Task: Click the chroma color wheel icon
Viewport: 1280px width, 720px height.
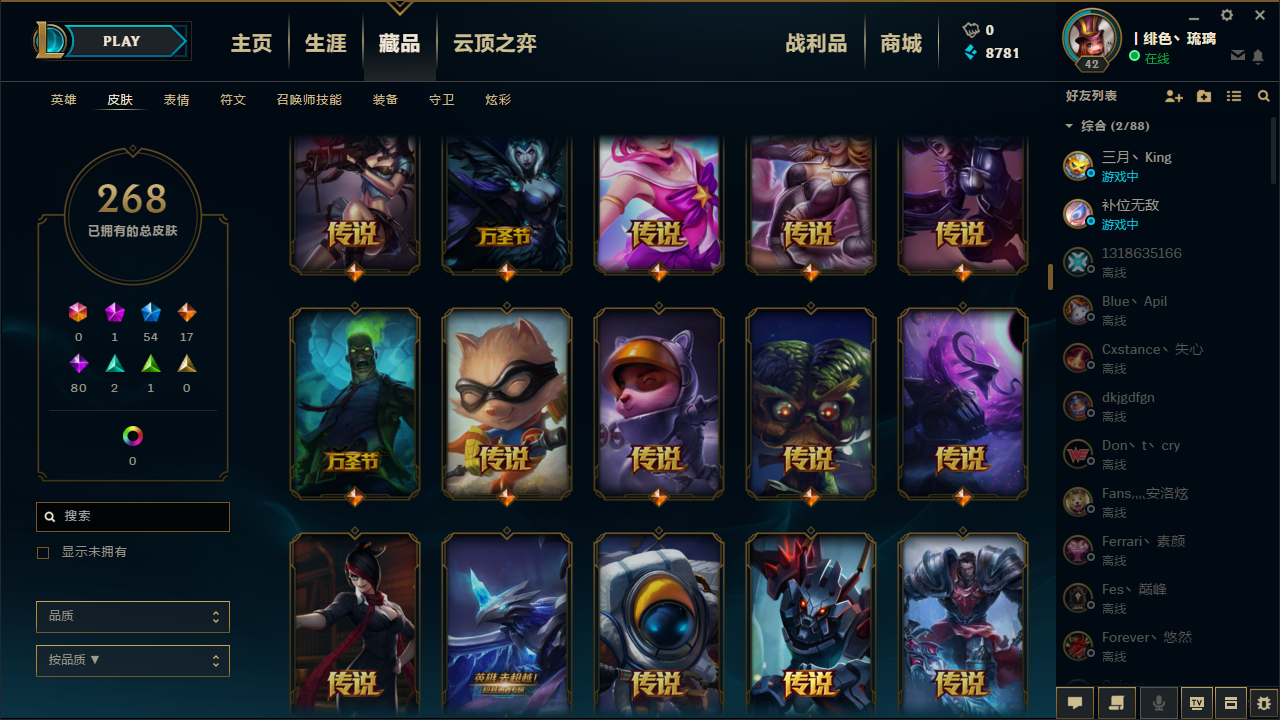Action: pyautogui.click(x=132, y=435)
